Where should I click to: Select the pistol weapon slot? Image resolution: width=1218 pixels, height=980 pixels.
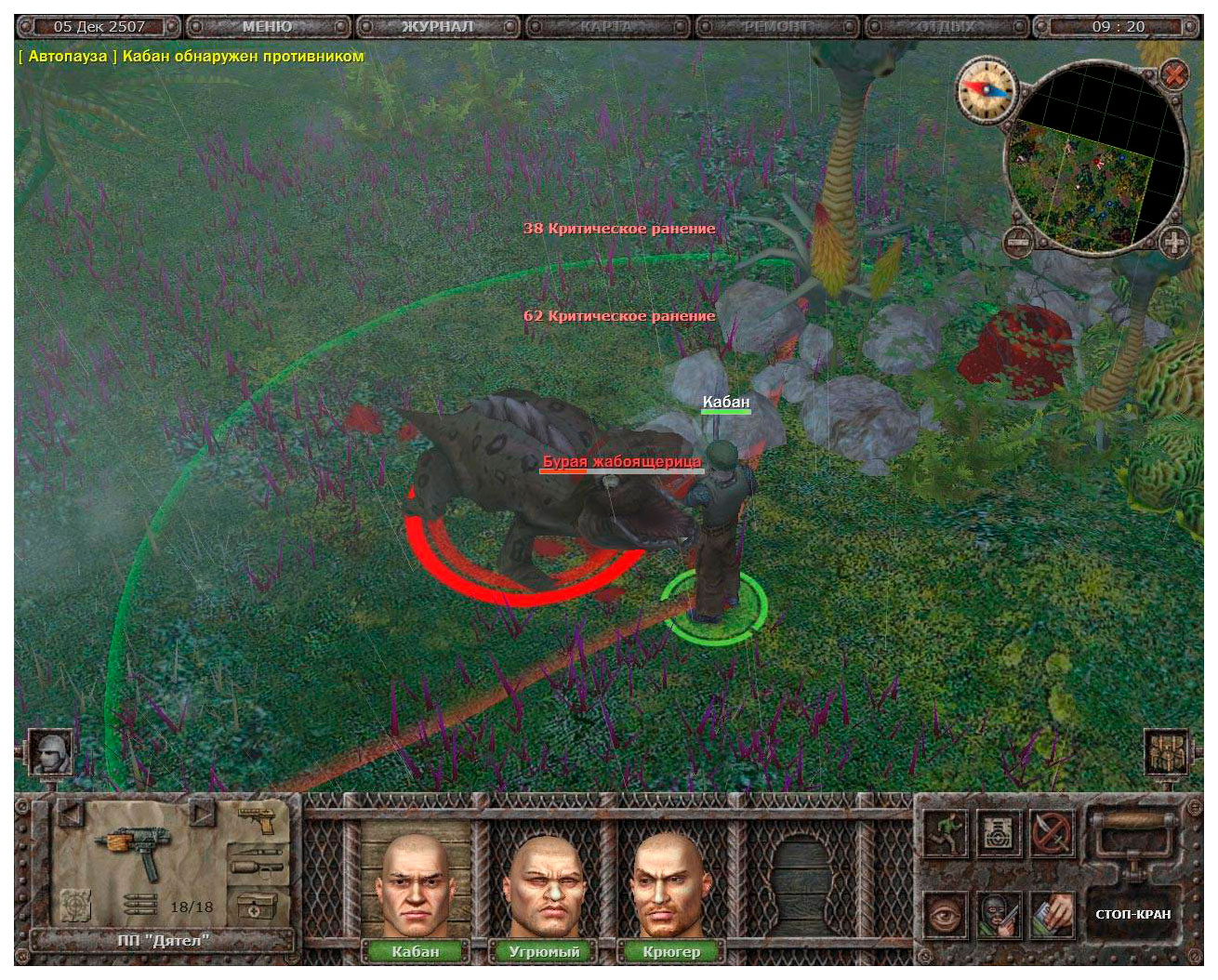(x=258, y=820)
